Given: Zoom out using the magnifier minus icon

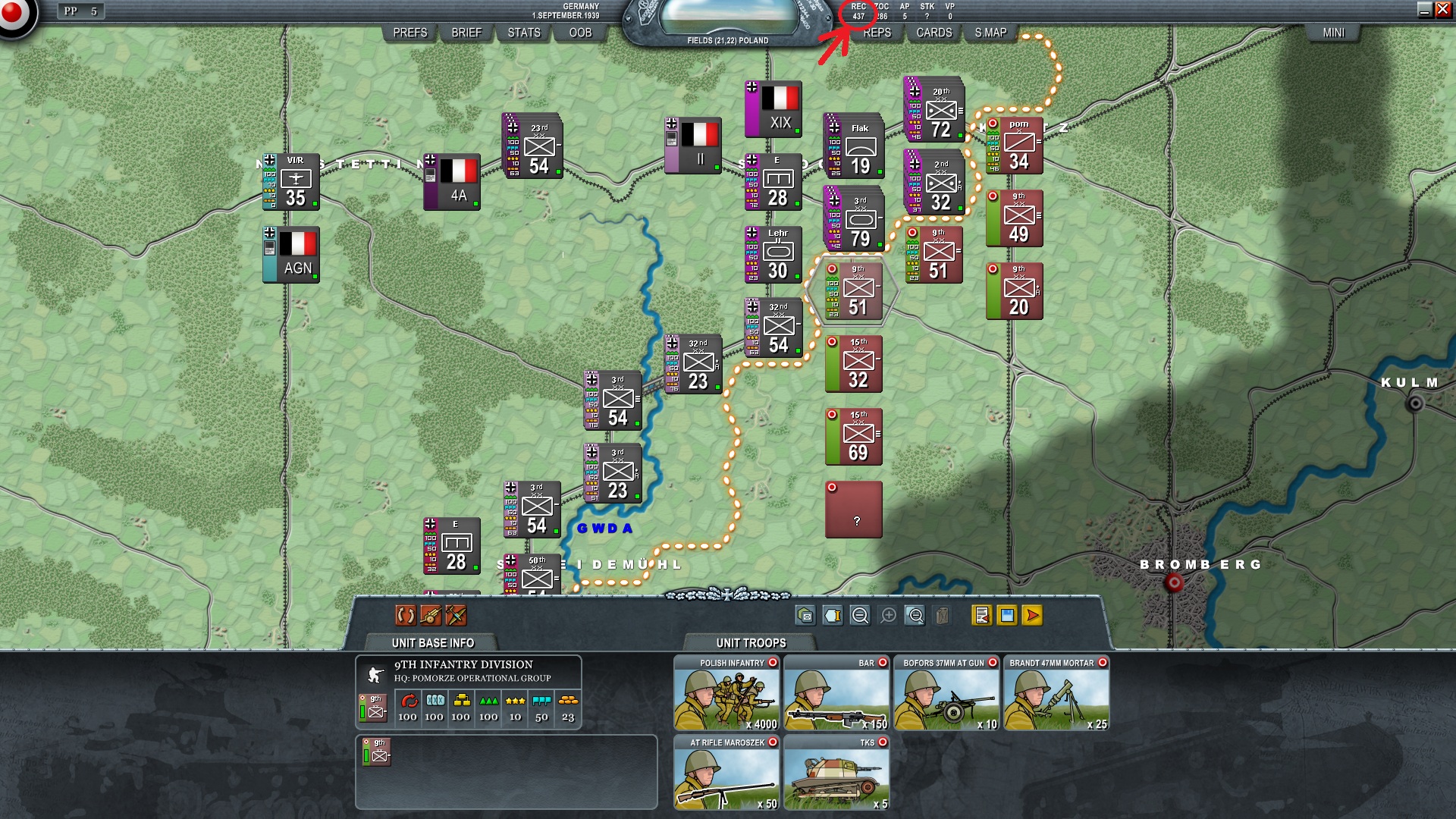Looking at the screenshot, I should [861, 616].
